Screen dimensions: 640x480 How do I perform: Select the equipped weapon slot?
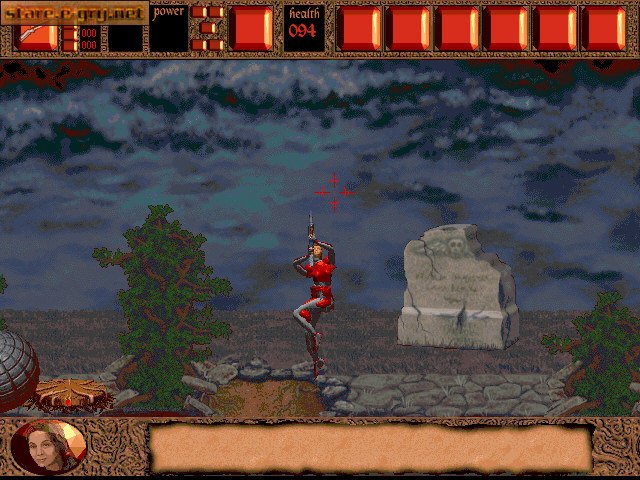36,37
